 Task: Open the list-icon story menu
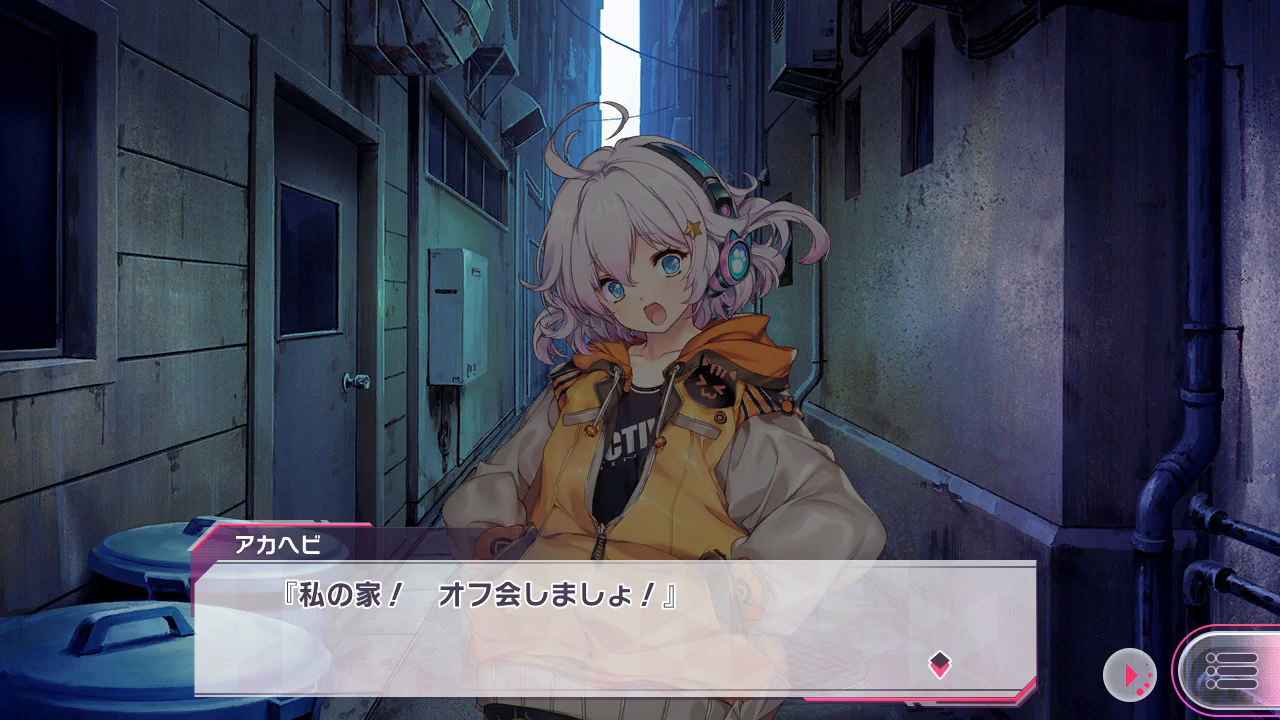(x=1230, y=672)
